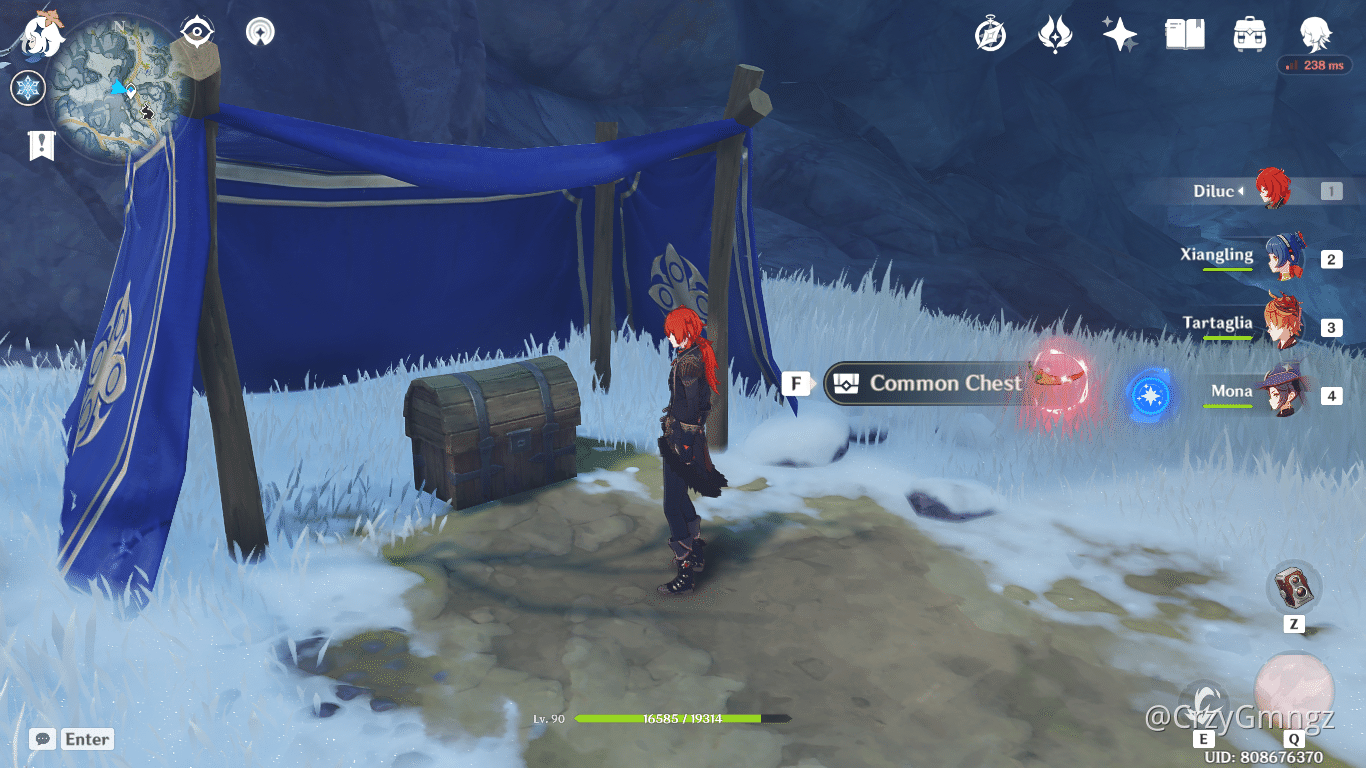The height and width of the screenshot is (768, 1366).
Task: Toggle the quest tracker eye icon
Action: point(196,31)
